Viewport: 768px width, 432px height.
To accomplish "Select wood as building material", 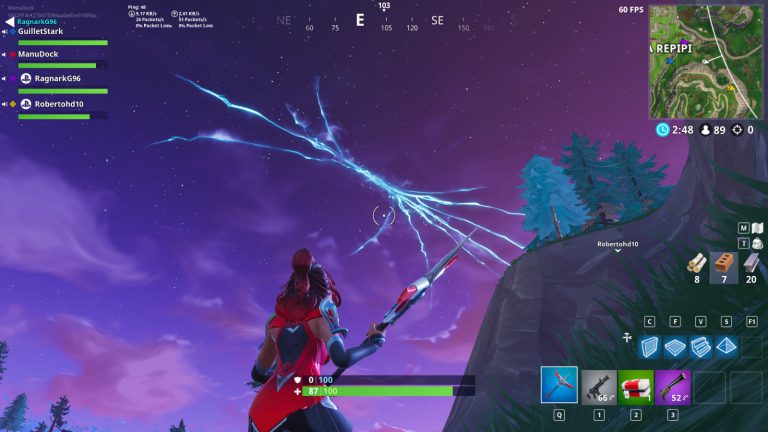I will coord(696,263).
